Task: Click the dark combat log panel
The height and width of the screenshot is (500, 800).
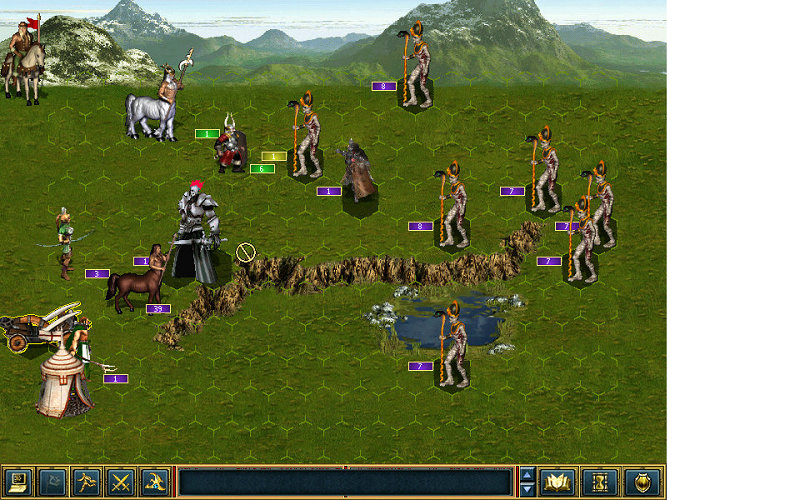Action: [x=345, y=483]
